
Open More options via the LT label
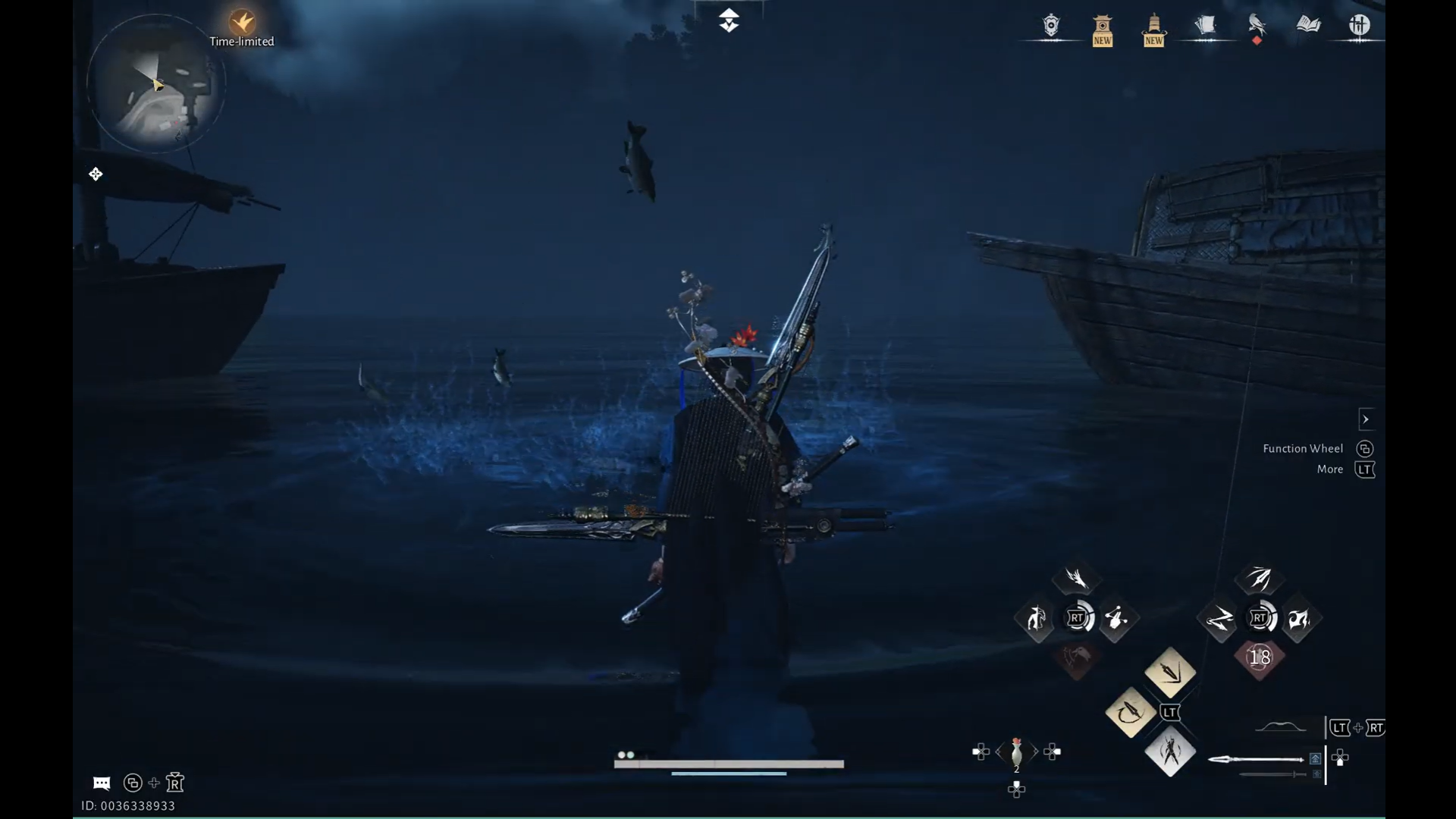pyautogui.click(x=1365, y=469)
